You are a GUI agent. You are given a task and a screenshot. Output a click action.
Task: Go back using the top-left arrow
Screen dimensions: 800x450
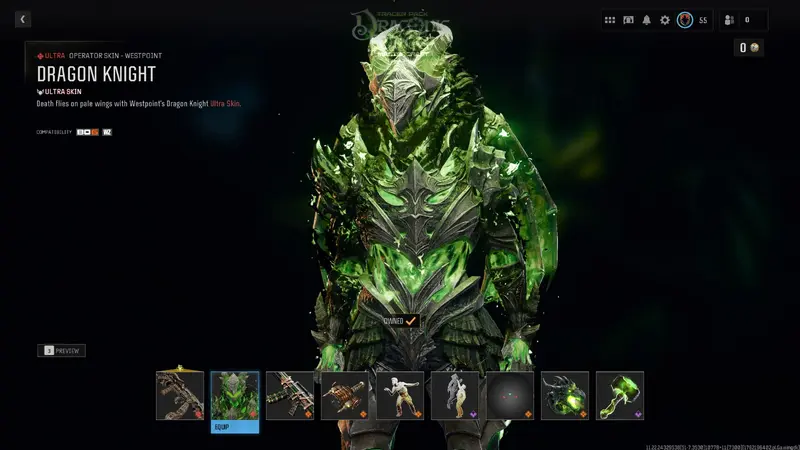coord(23,19)
